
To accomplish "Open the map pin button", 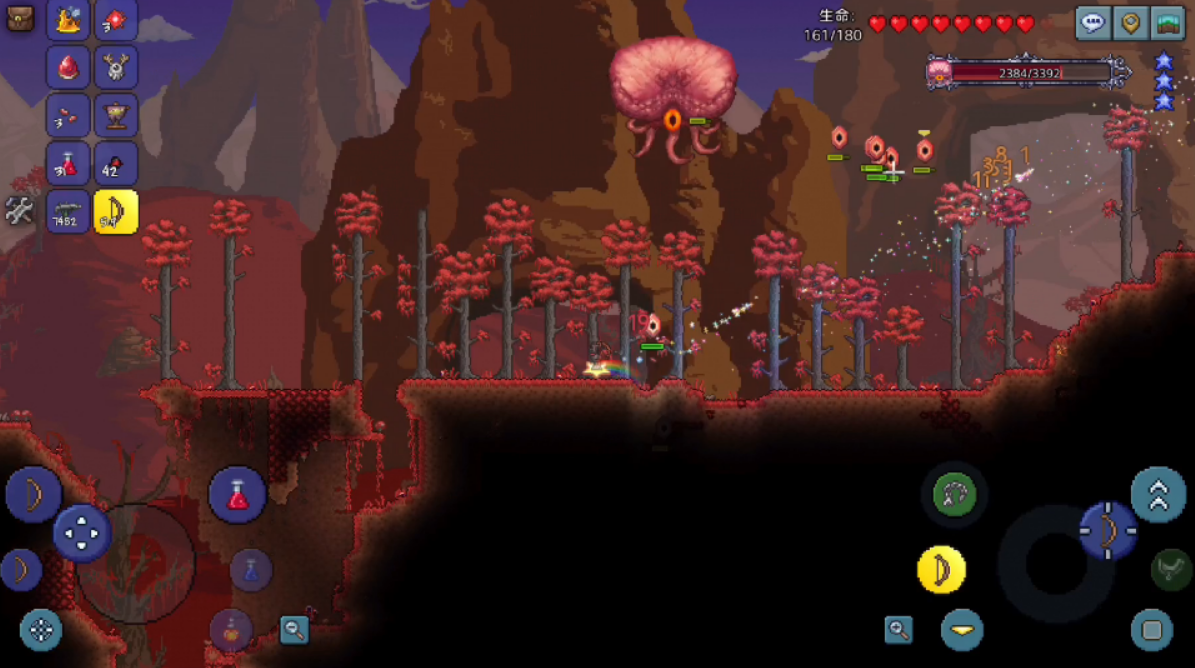I will tap(1130, 22).
